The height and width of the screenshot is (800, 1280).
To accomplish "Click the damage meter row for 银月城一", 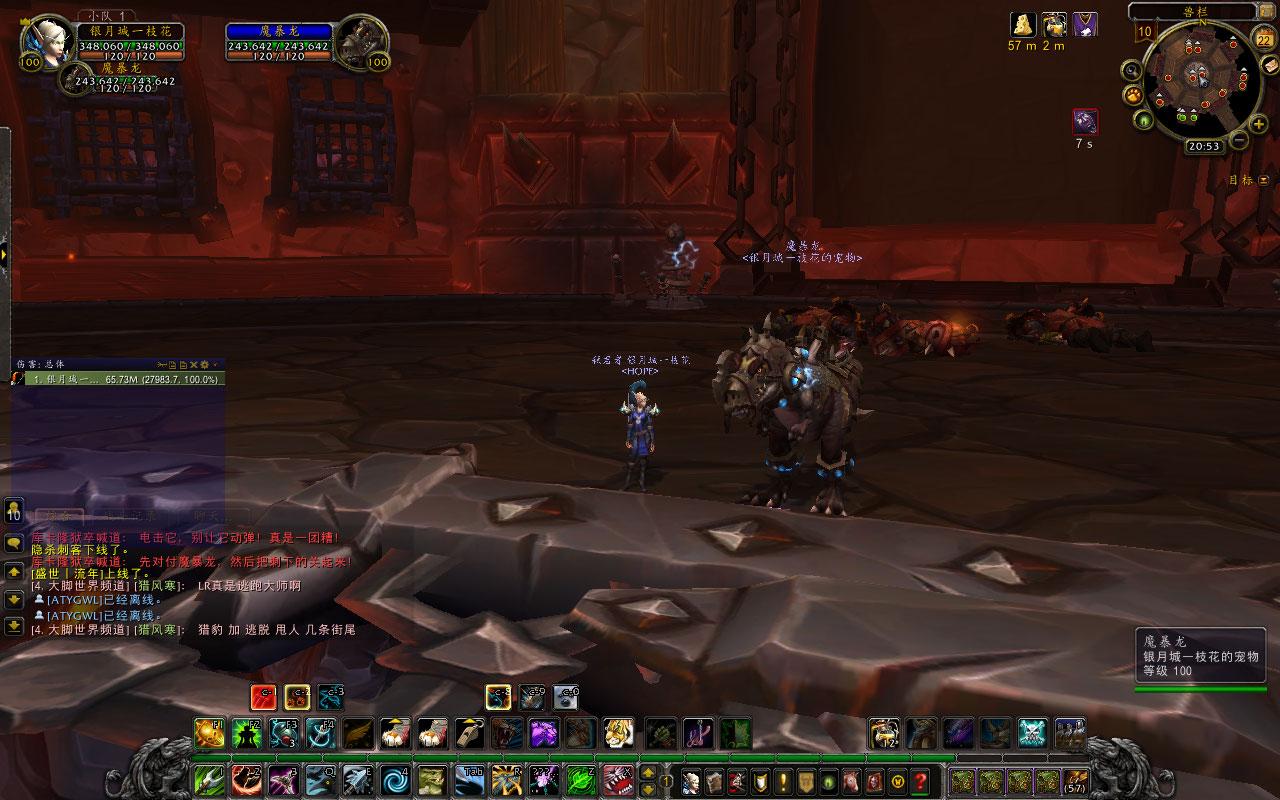I will coord(119,380).
